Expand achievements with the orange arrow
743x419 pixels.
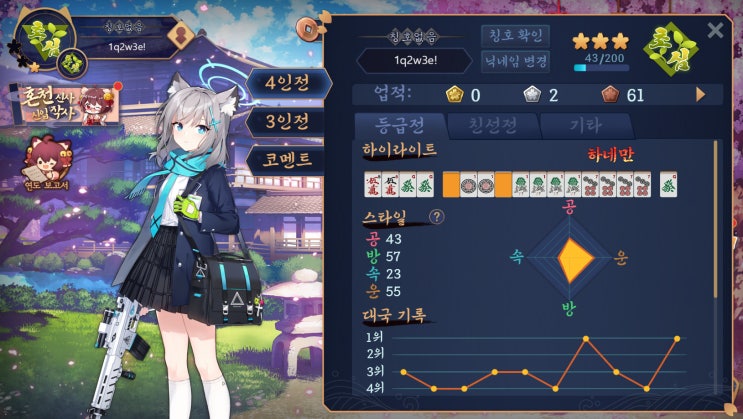[x=701, y=94]
